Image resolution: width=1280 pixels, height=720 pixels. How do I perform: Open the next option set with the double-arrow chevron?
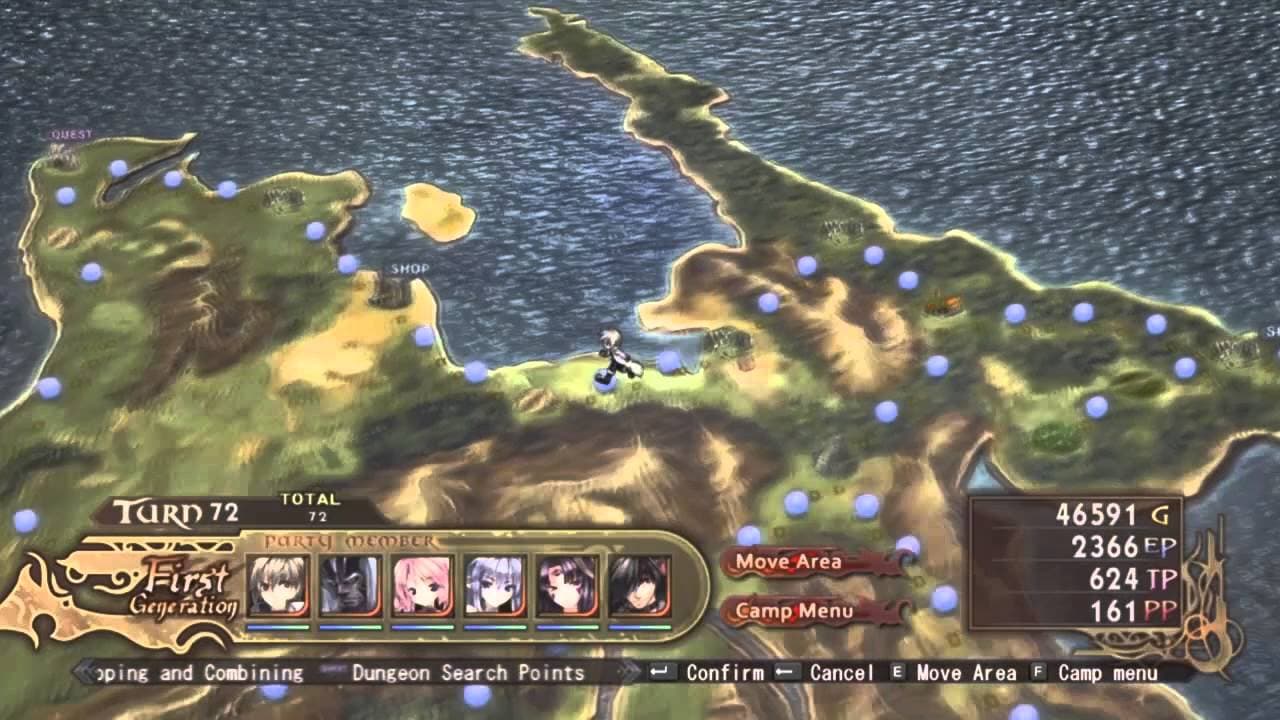pyautogui.click(x=630, y=673)
